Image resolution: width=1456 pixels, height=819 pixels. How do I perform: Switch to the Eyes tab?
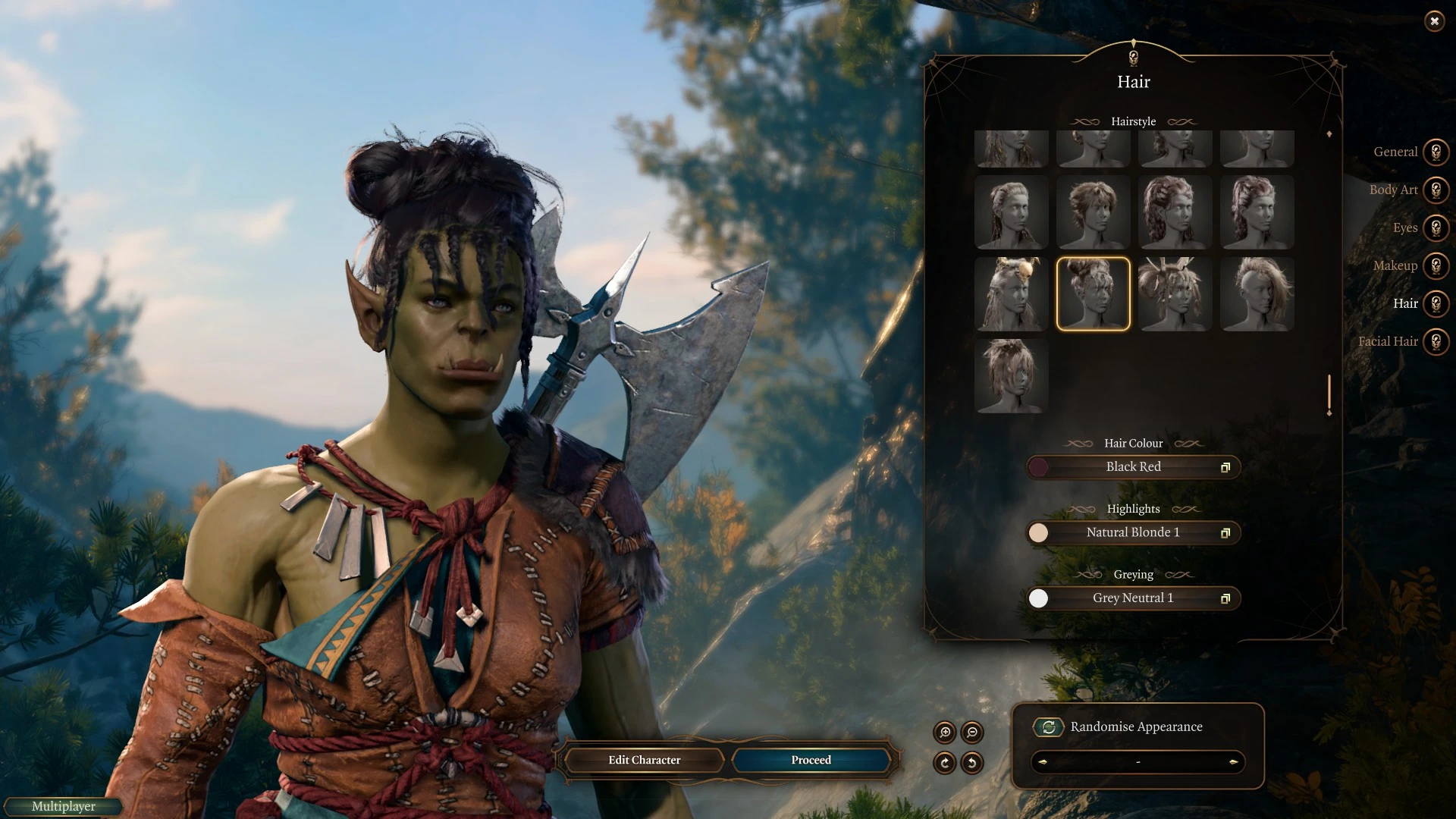point(1435,227)
